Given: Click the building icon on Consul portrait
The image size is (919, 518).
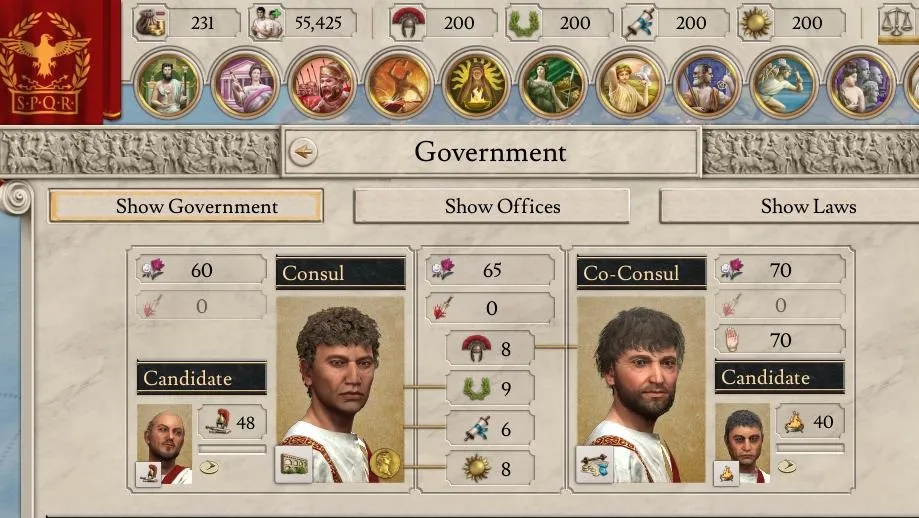Looking at the screenshot, I should tap(294, 464).
